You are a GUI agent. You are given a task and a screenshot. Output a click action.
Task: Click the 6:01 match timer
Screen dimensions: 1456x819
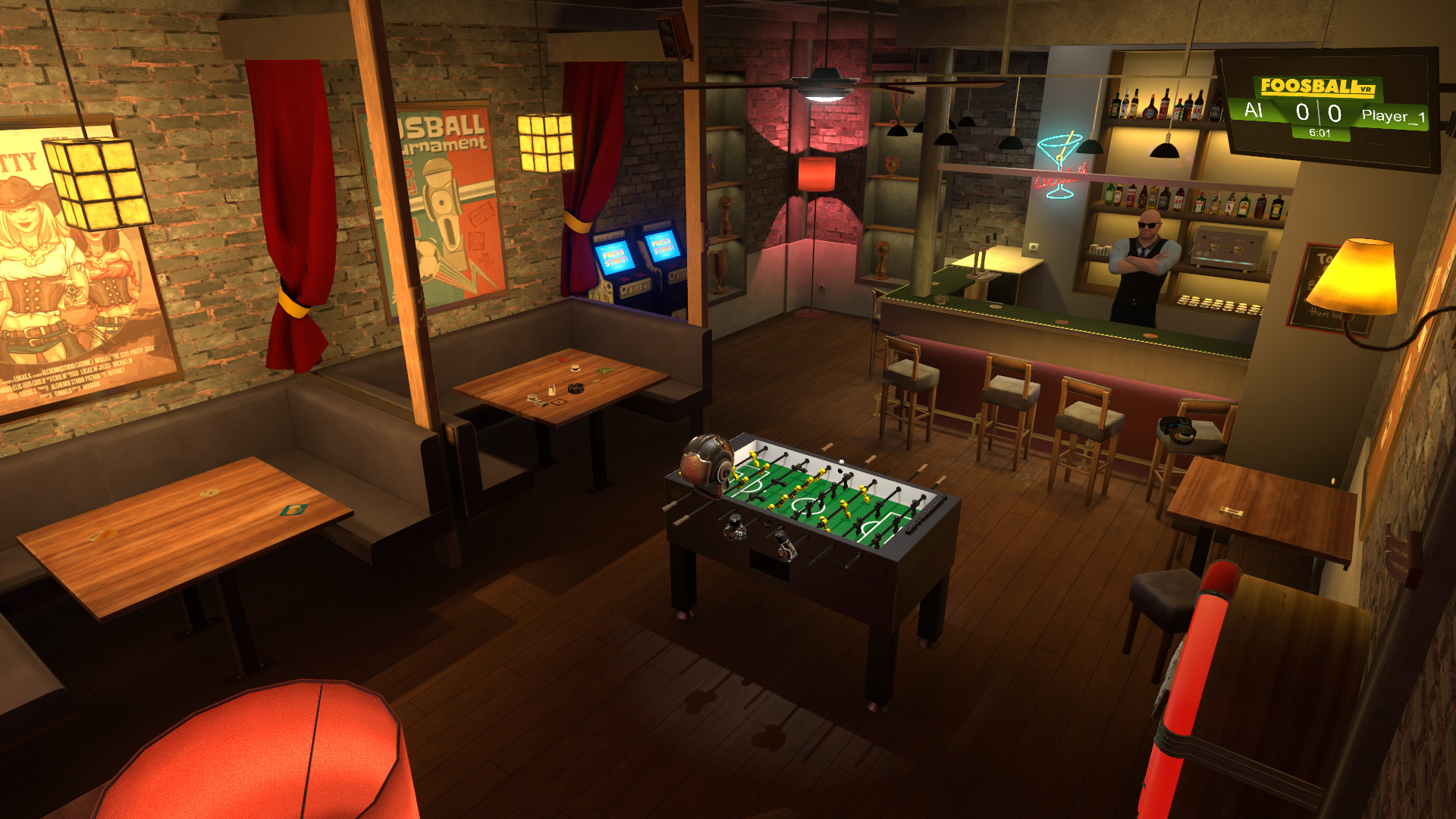pos(1319,133)
